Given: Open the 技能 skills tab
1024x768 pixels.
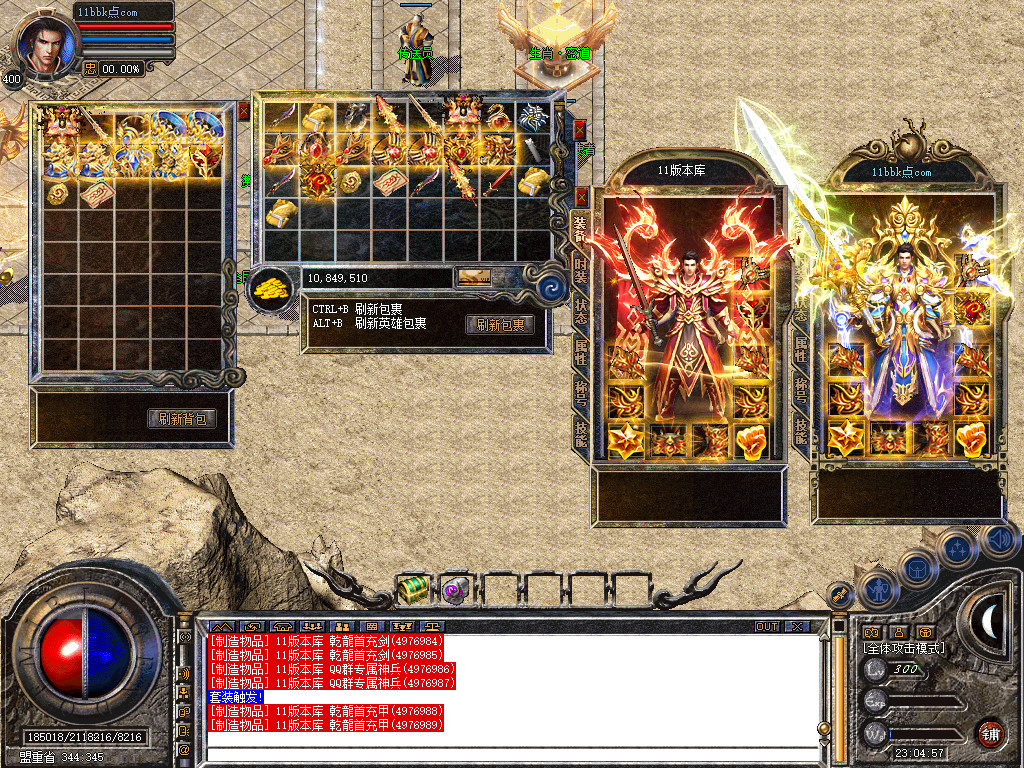Looking at the screenshot, I should click(x=581, y=432).
